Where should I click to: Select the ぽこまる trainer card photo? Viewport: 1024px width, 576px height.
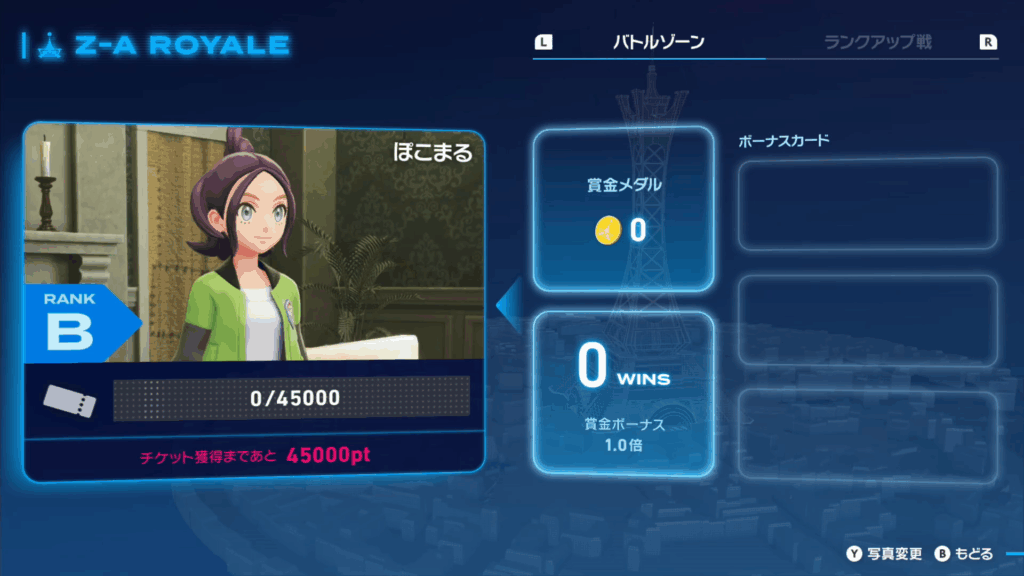pos(254,245)
